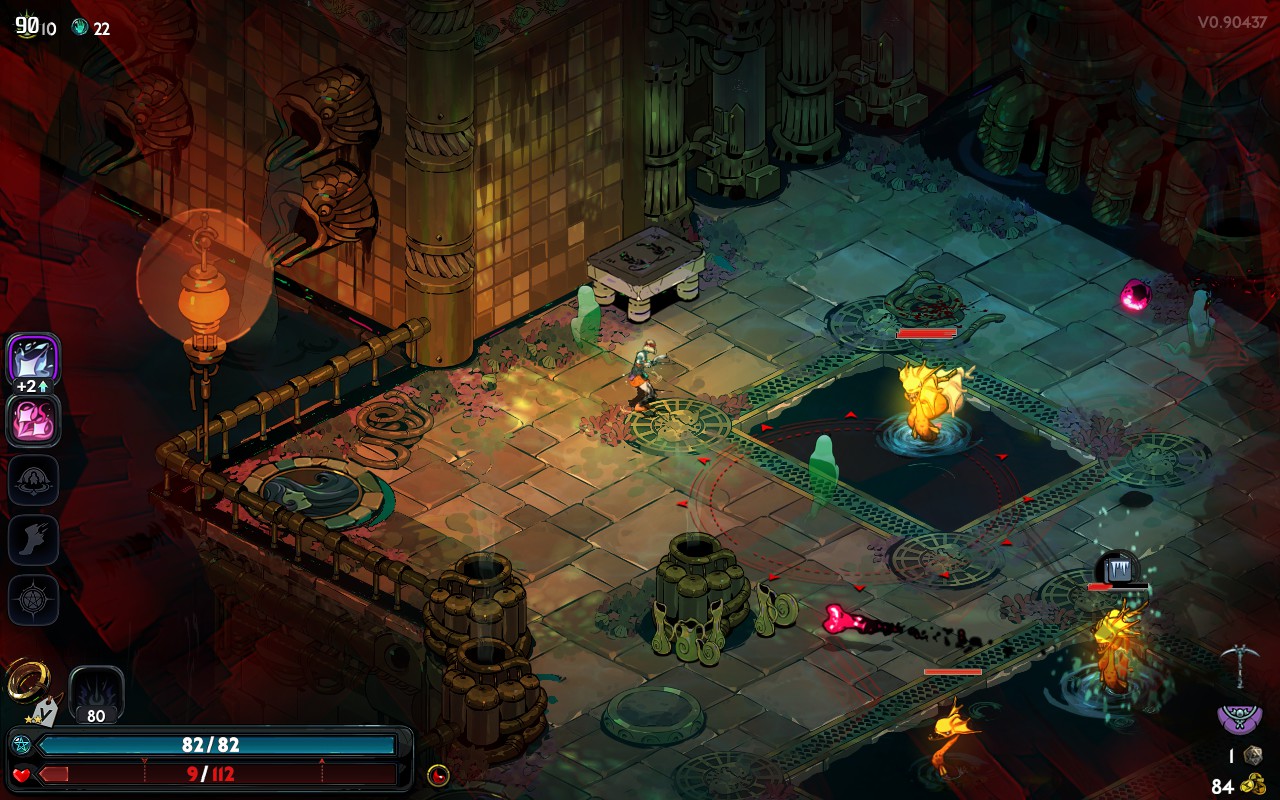The width and height of the screenshot is (1280, 800).
Task: Click the empty hex boon slot icon
Action: (32, 600)
